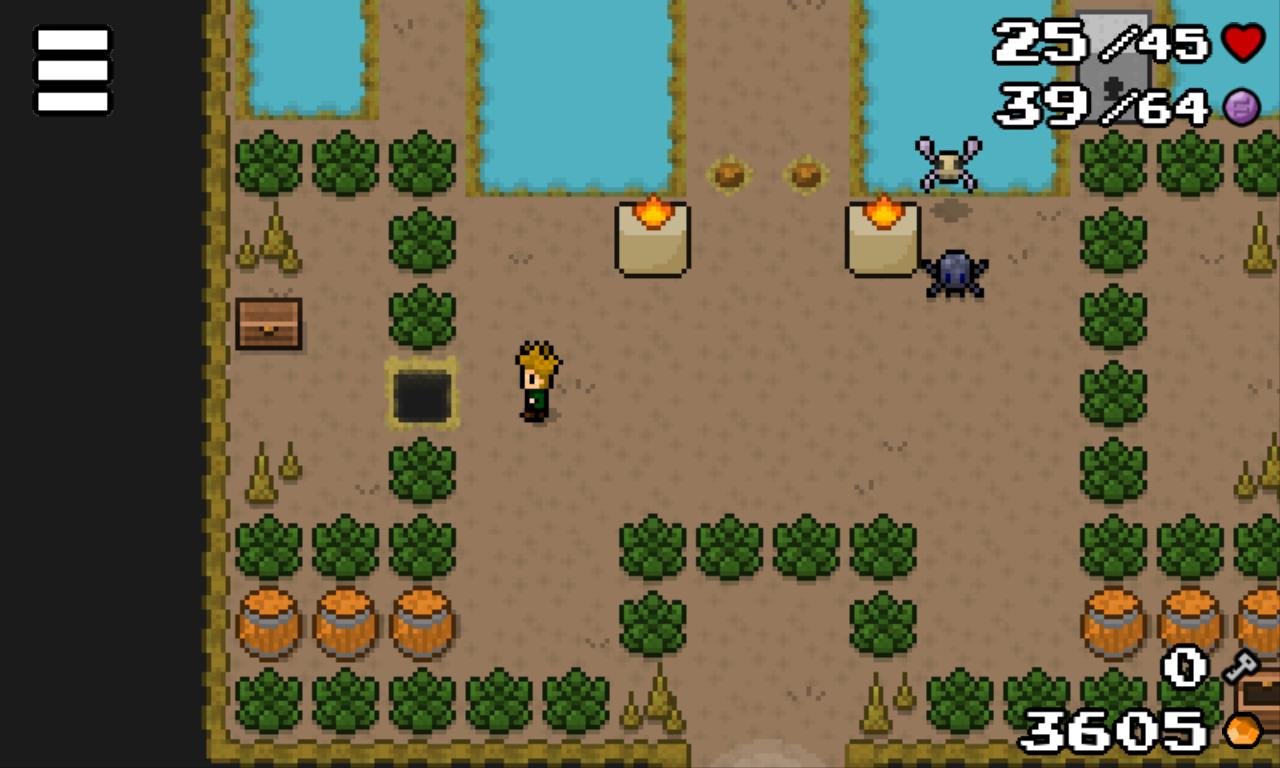Image resolution: width=1280 pixels, height=768 pixels.
Task: Click the right burning torch brazier
Action: click(884, 237)
